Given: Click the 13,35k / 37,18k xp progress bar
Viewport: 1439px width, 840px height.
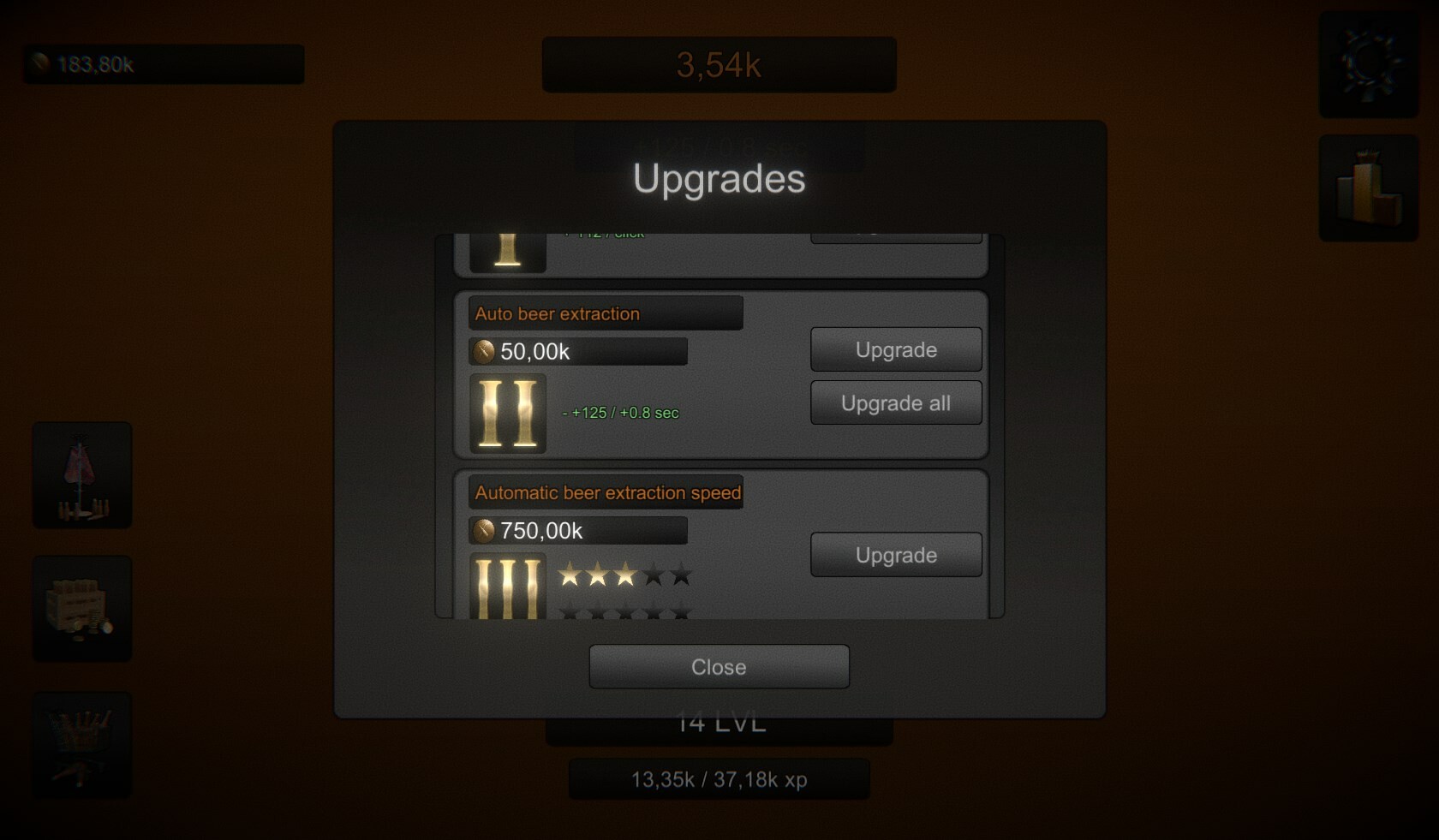Looking at the screenshot, I should click(719, 779).
